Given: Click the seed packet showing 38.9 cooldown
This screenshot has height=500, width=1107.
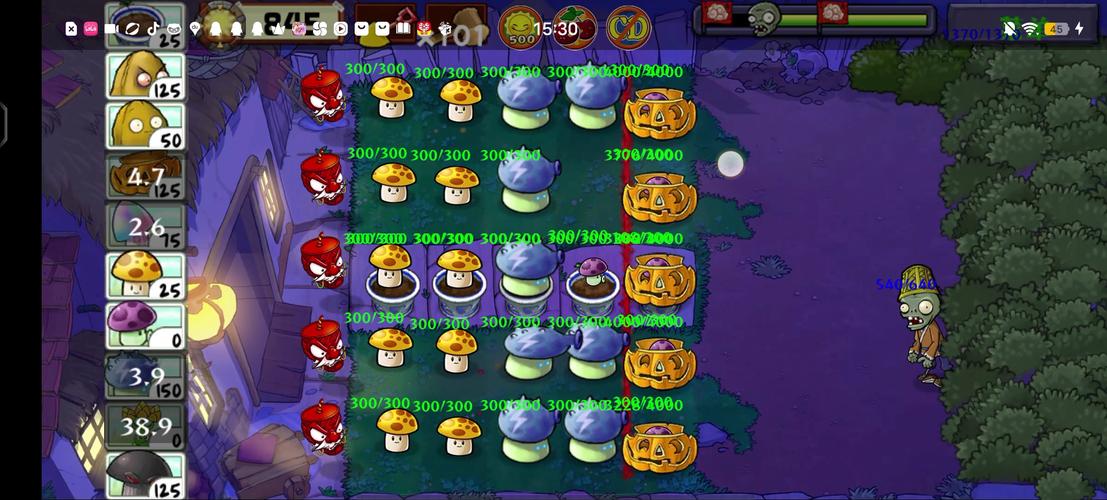Looking at the screenshot, I should (x=146, y=427).
